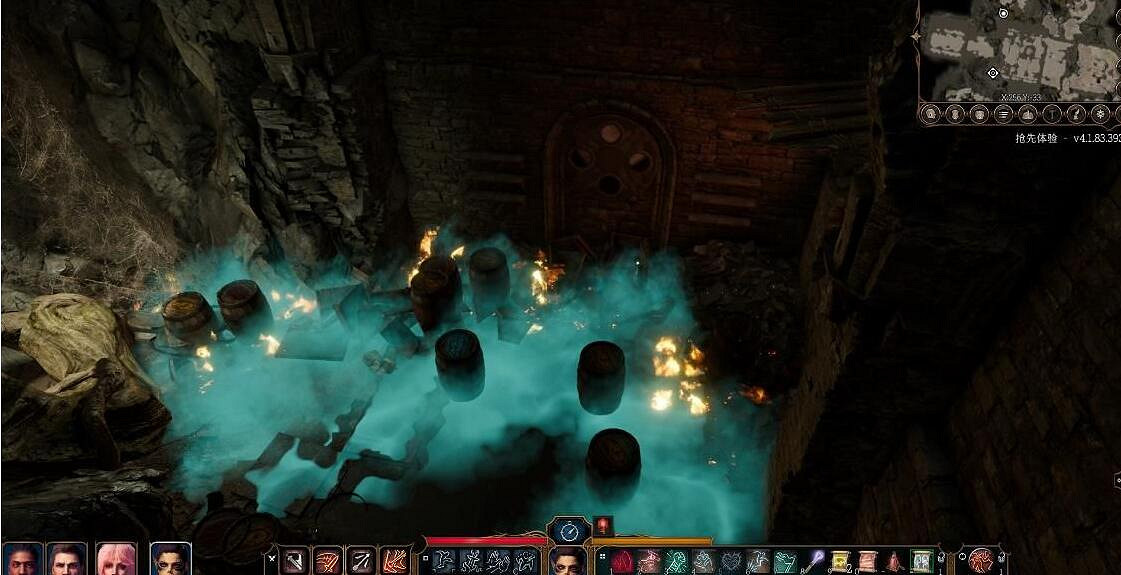Image resolution: width=1121 pixels, height=575 pixels.
Task: Select the ranged arrow attack icon
Action: [361, 561]
